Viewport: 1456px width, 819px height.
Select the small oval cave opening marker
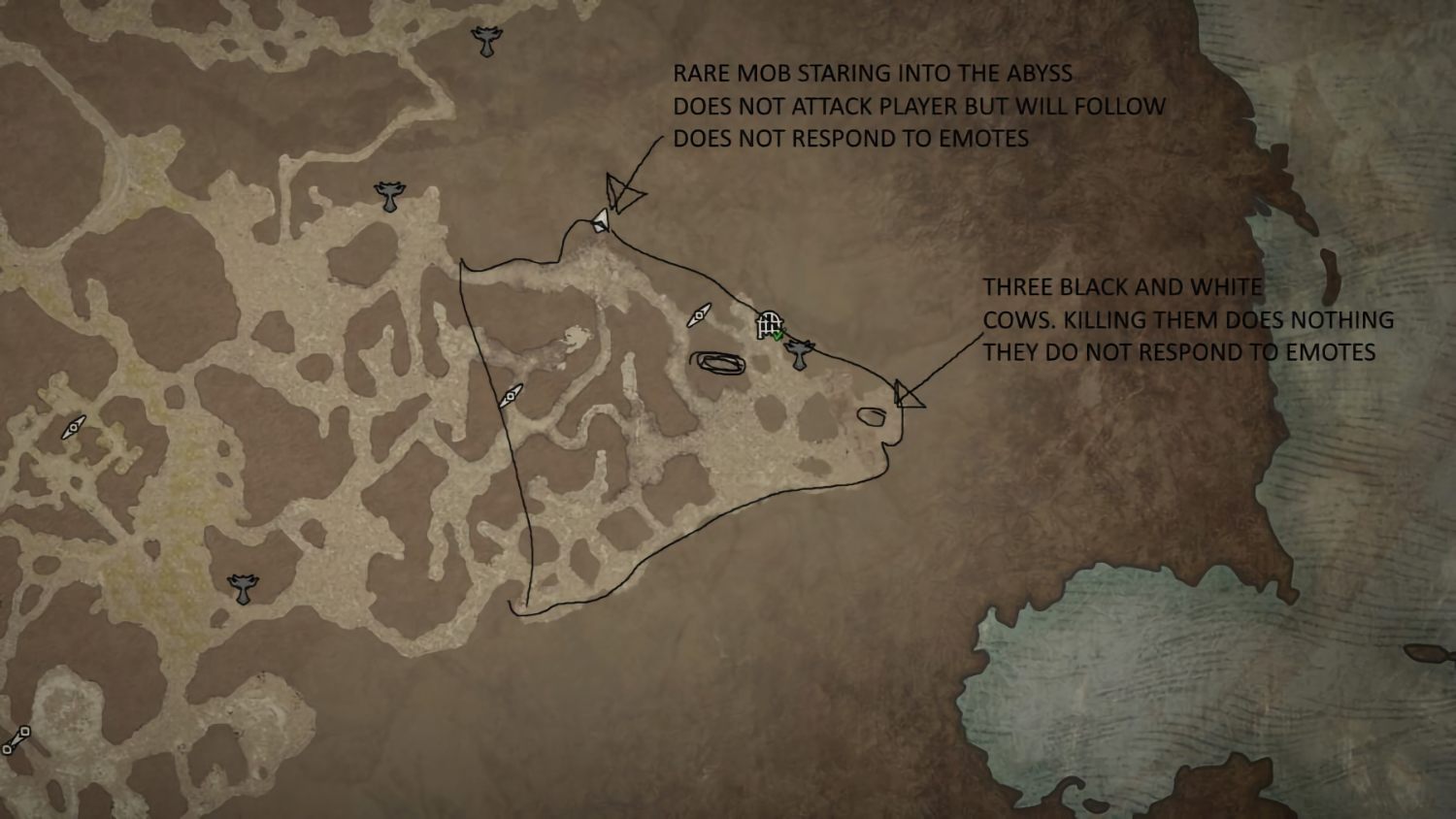[x=873, y=415]
